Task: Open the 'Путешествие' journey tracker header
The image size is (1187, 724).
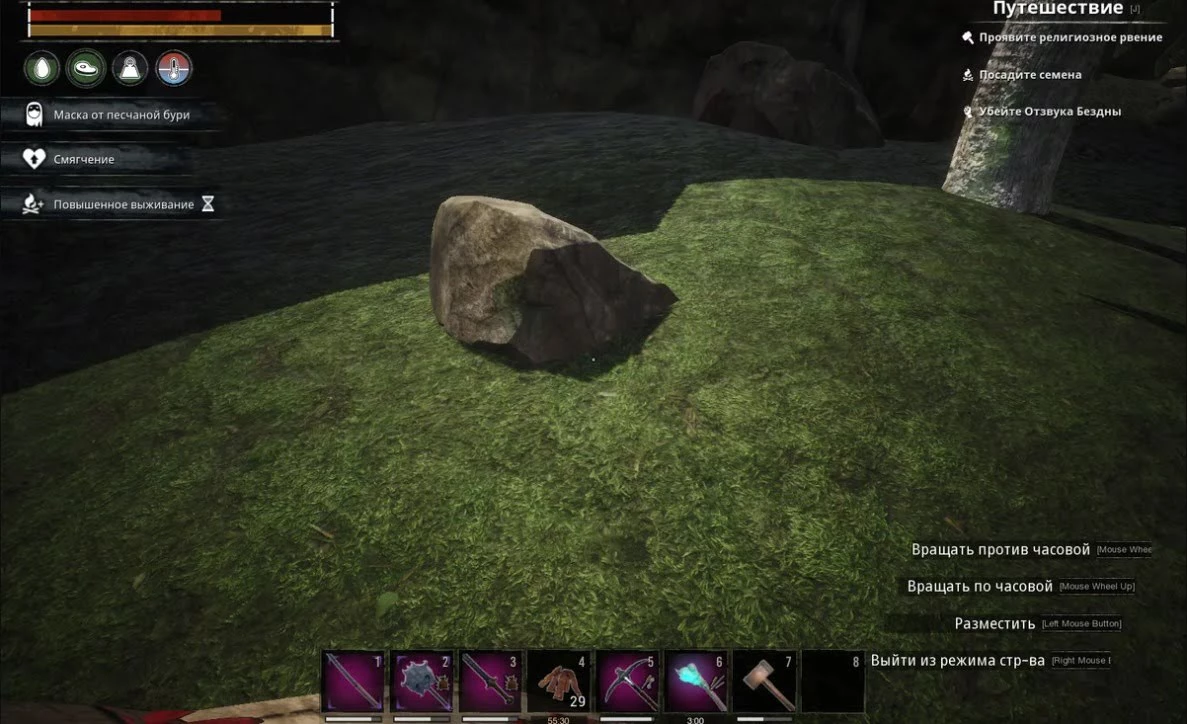Action: coord(1057,9)
